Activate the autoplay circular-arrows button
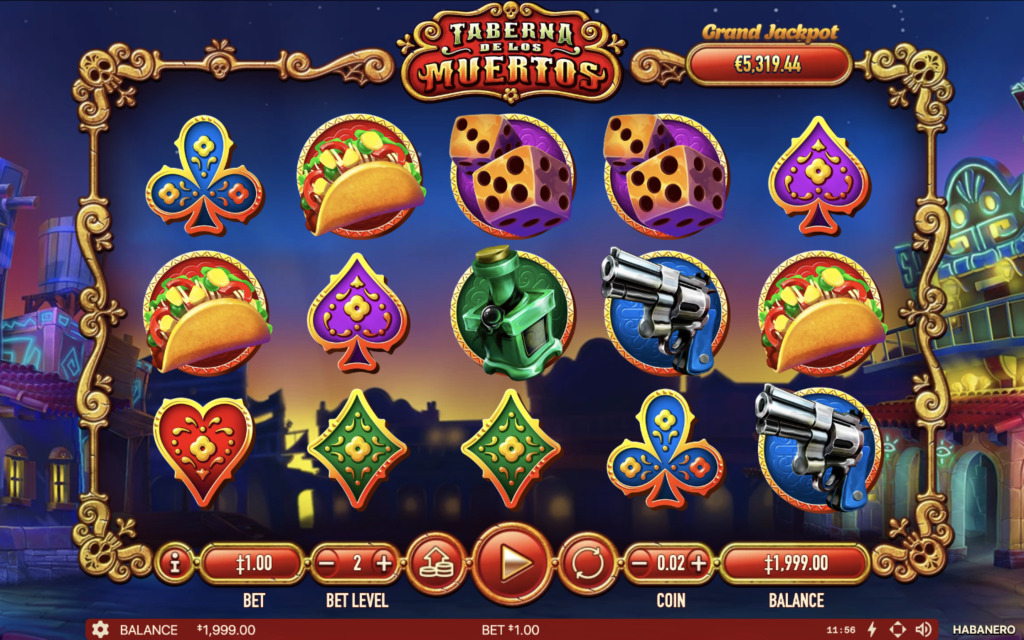 tap(586, 564)
